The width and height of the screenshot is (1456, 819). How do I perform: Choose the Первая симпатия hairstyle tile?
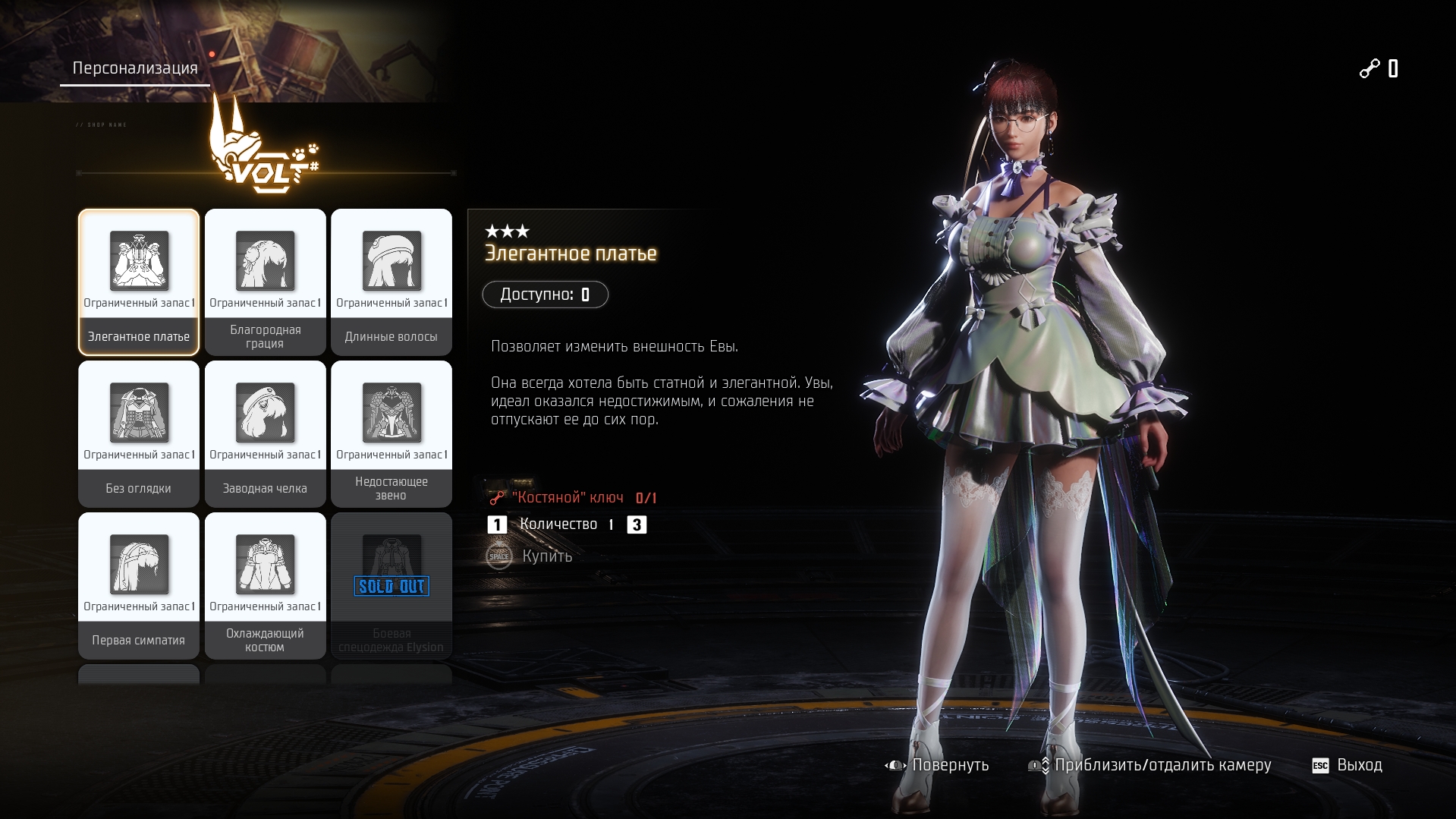139,585
